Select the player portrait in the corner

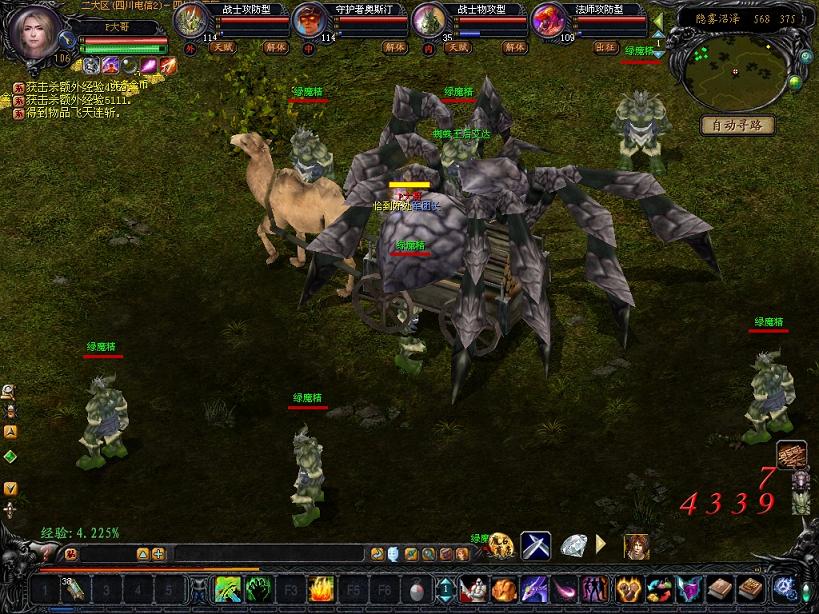33,32
